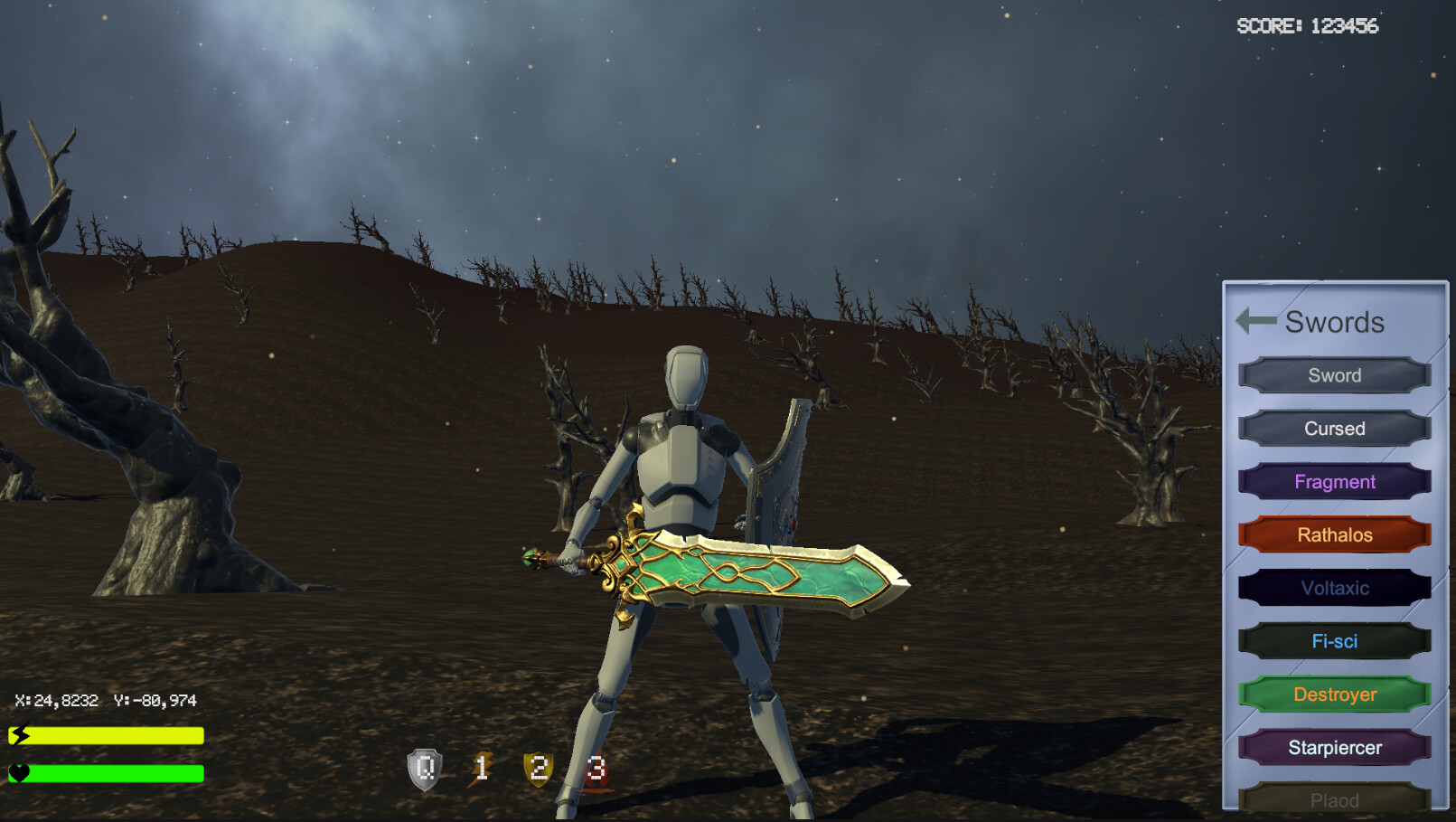Equip the Fragment sword
The height and width of the screenshot is (822, 1456).
point(1334,482)
